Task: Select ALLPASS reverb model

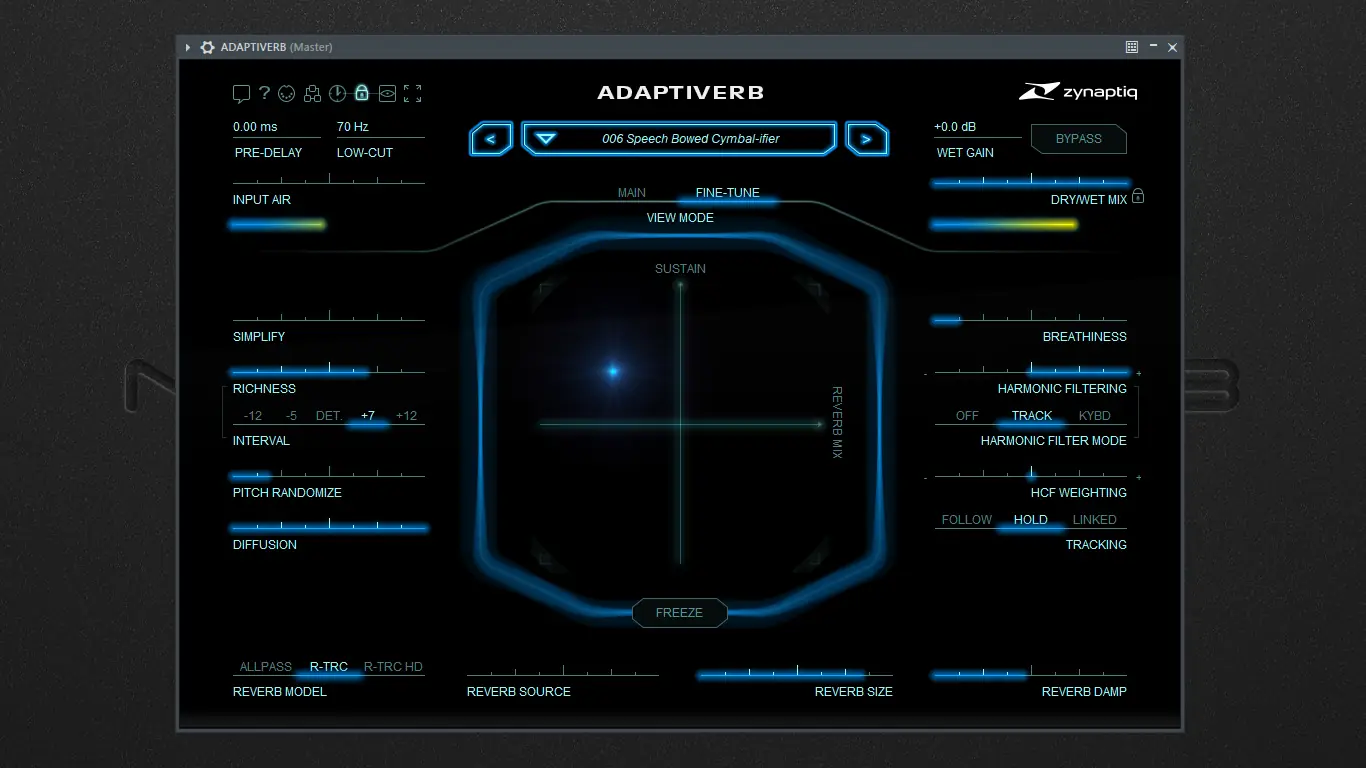Action: [x=264, y=667]
